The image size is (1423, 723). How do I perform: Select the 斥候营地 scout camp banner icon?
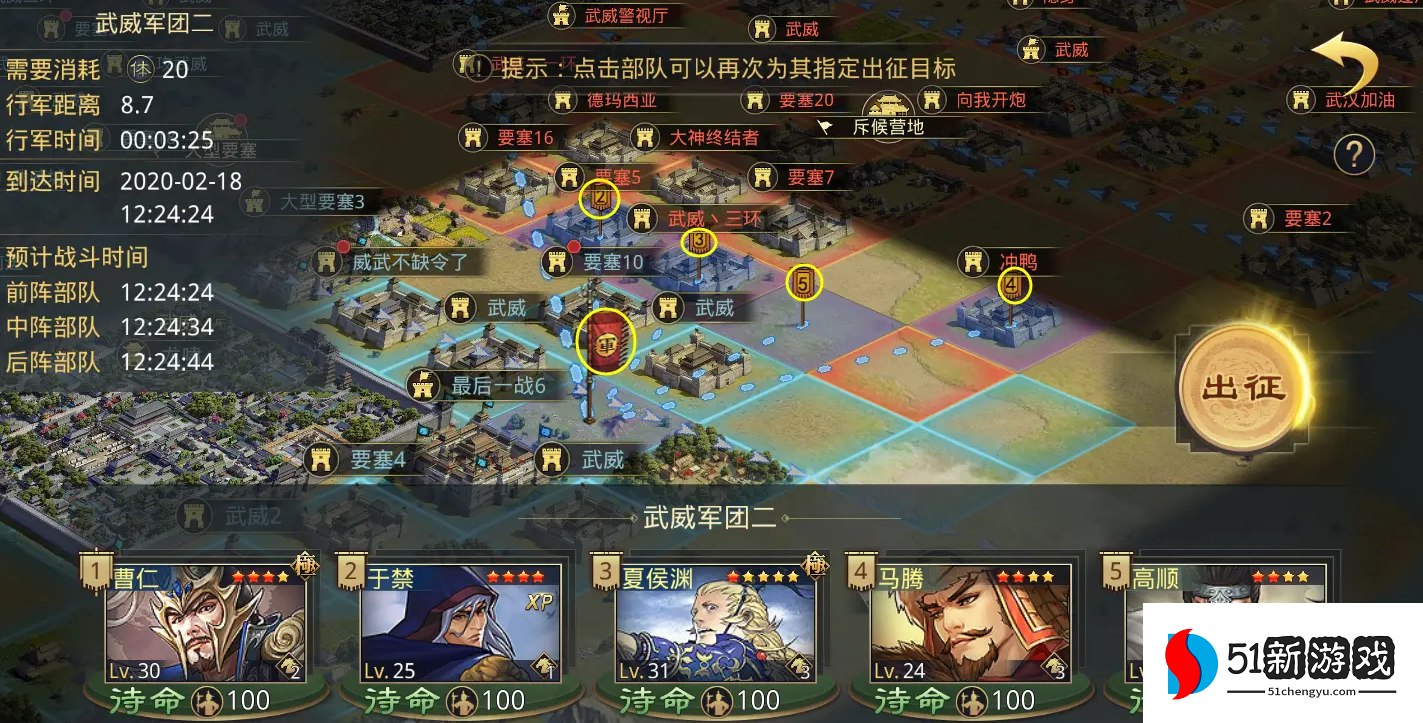click(x=826, y=126)
